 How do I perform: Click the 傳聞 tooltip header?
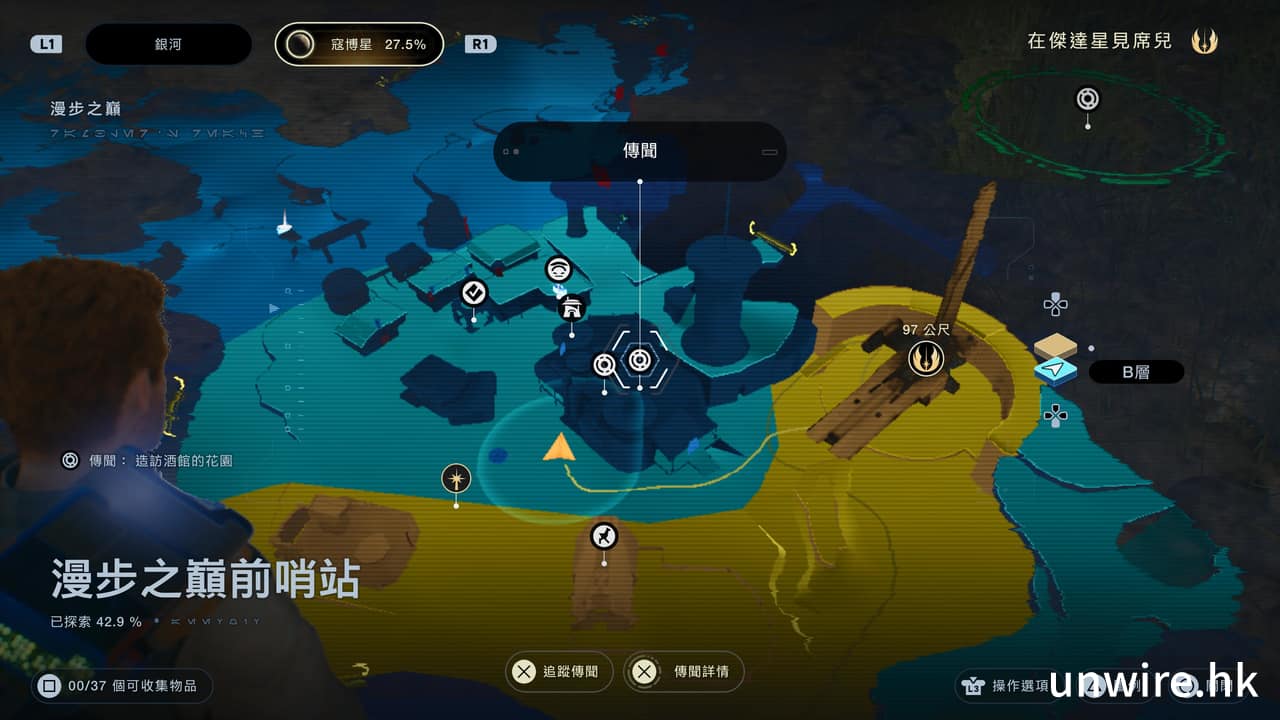pos(640,151)
